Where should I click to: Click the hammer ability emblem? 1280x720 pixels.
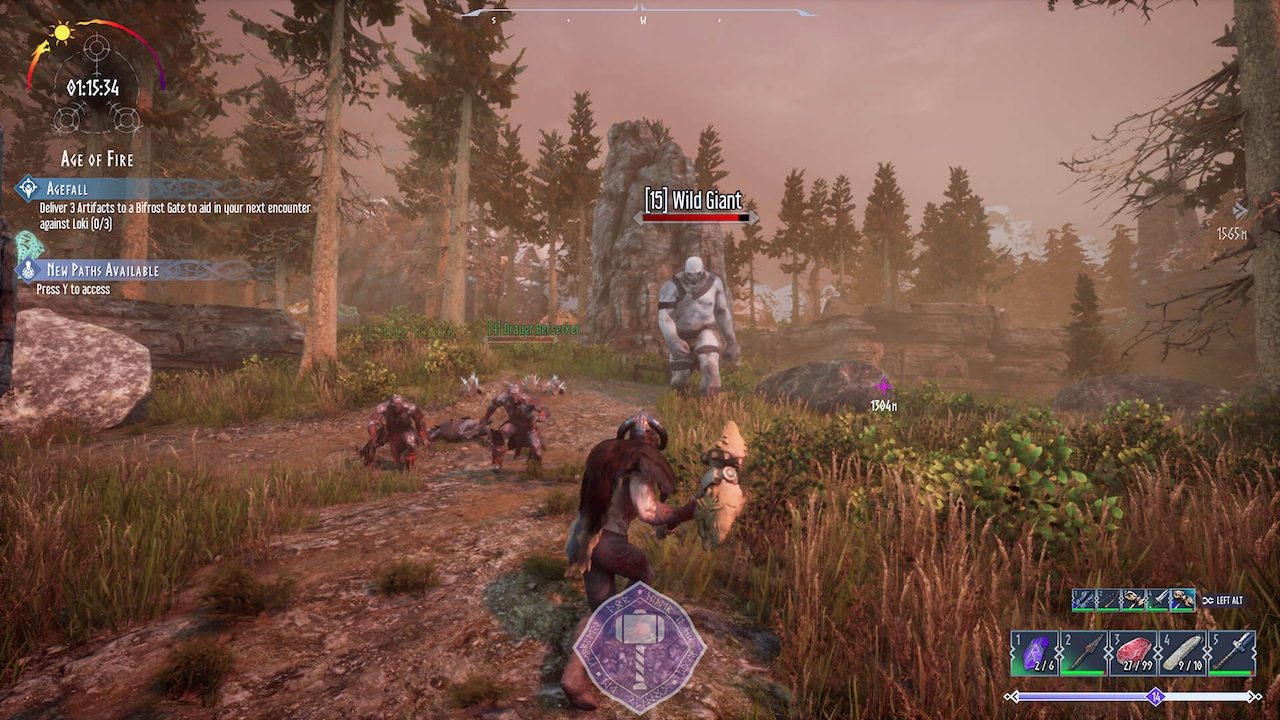pyautogui.click(x=640, y=648)
